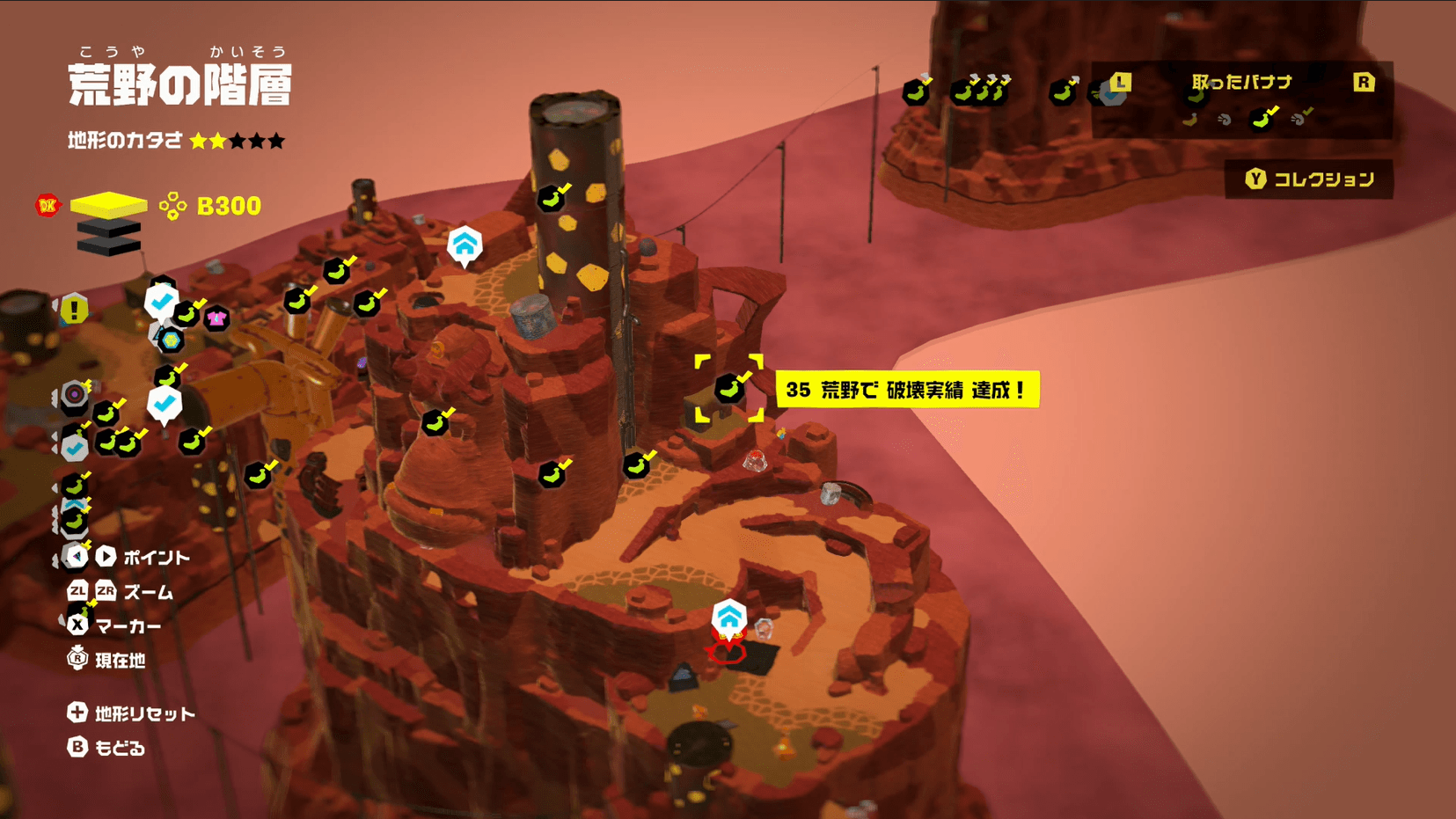Image resolution: width=1456 pixels, height=819 pixels.
Task: Select the red player position marker
Action: click(x=727, y=649)
